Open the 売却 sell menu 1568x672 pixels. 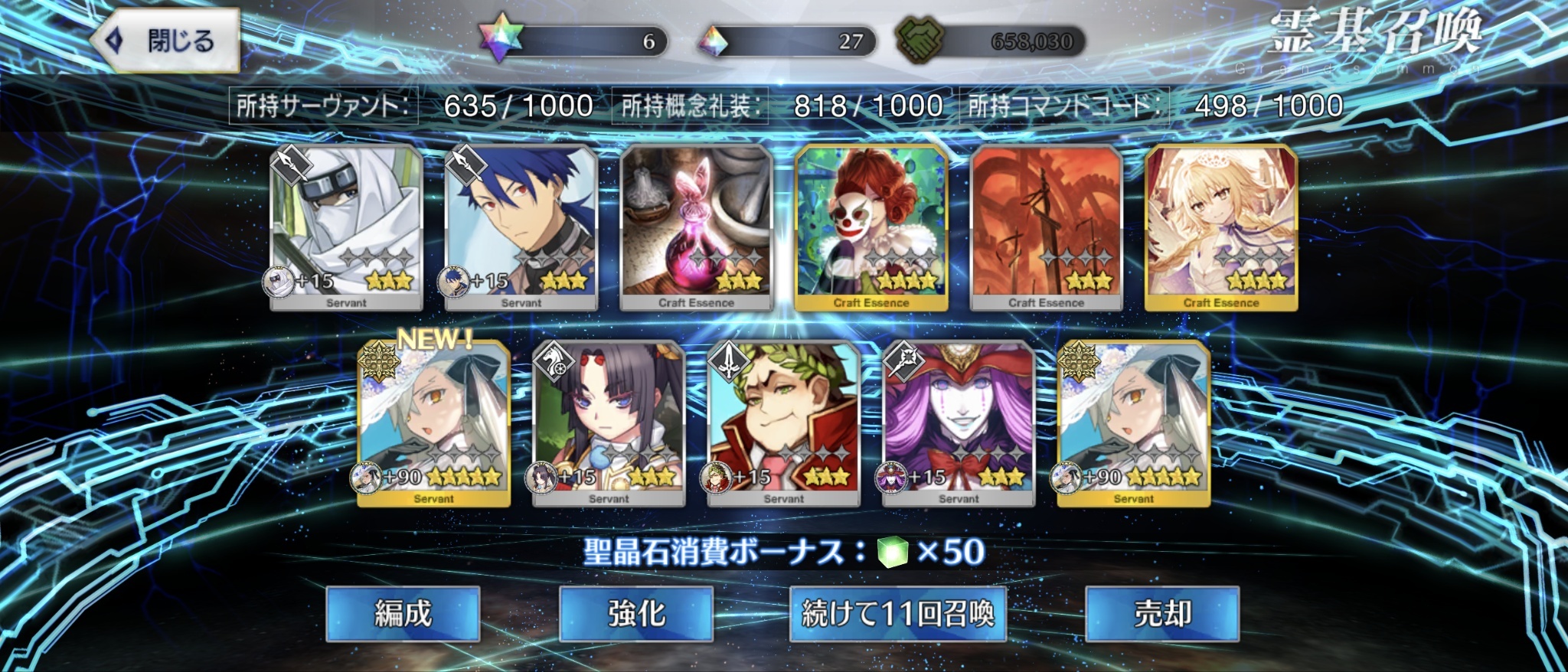[x=1162, y=613]
